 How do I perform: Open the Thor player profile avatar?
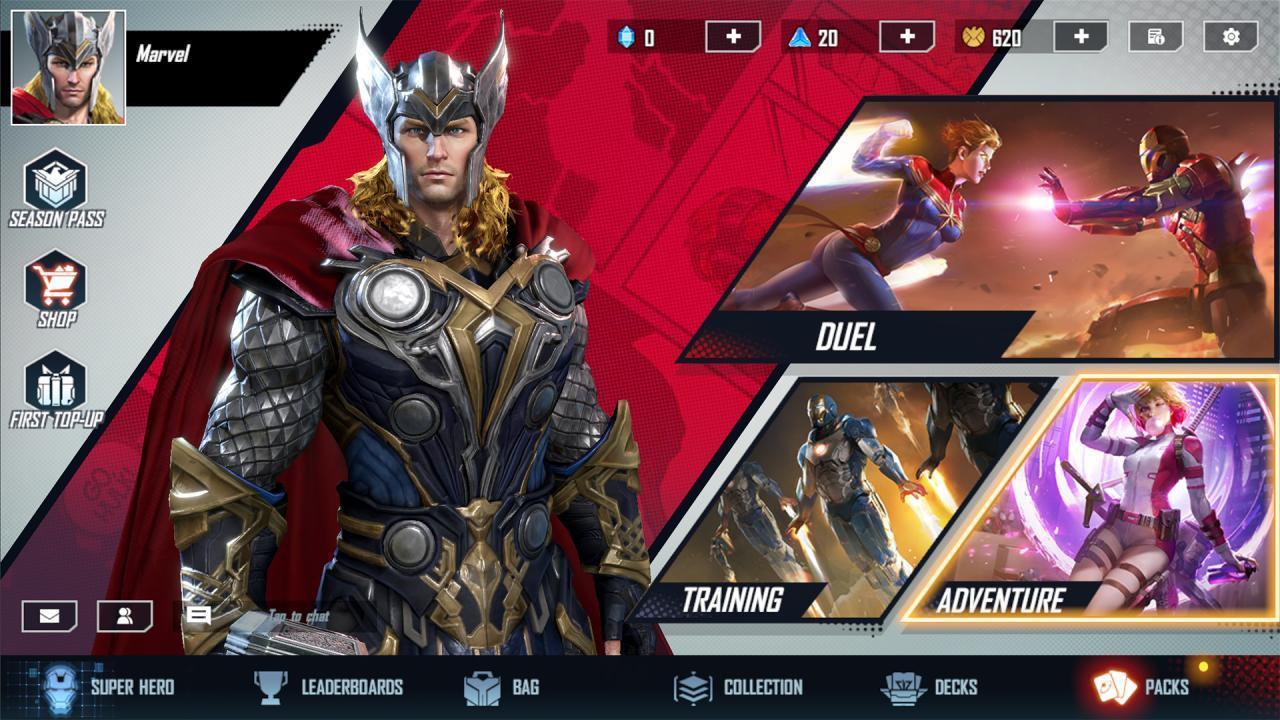tap(68, 67)
